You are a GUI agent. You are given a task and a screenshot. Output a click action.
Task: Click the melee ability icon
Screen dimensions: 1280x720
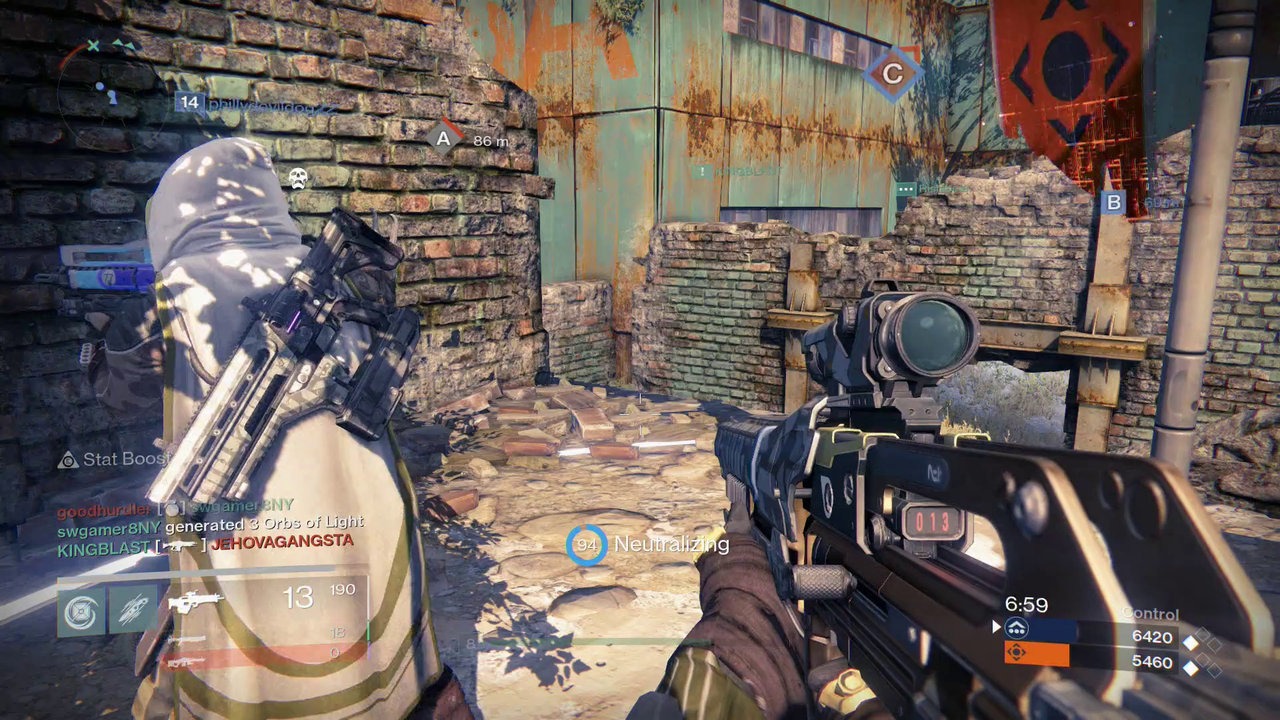(133, 610)
